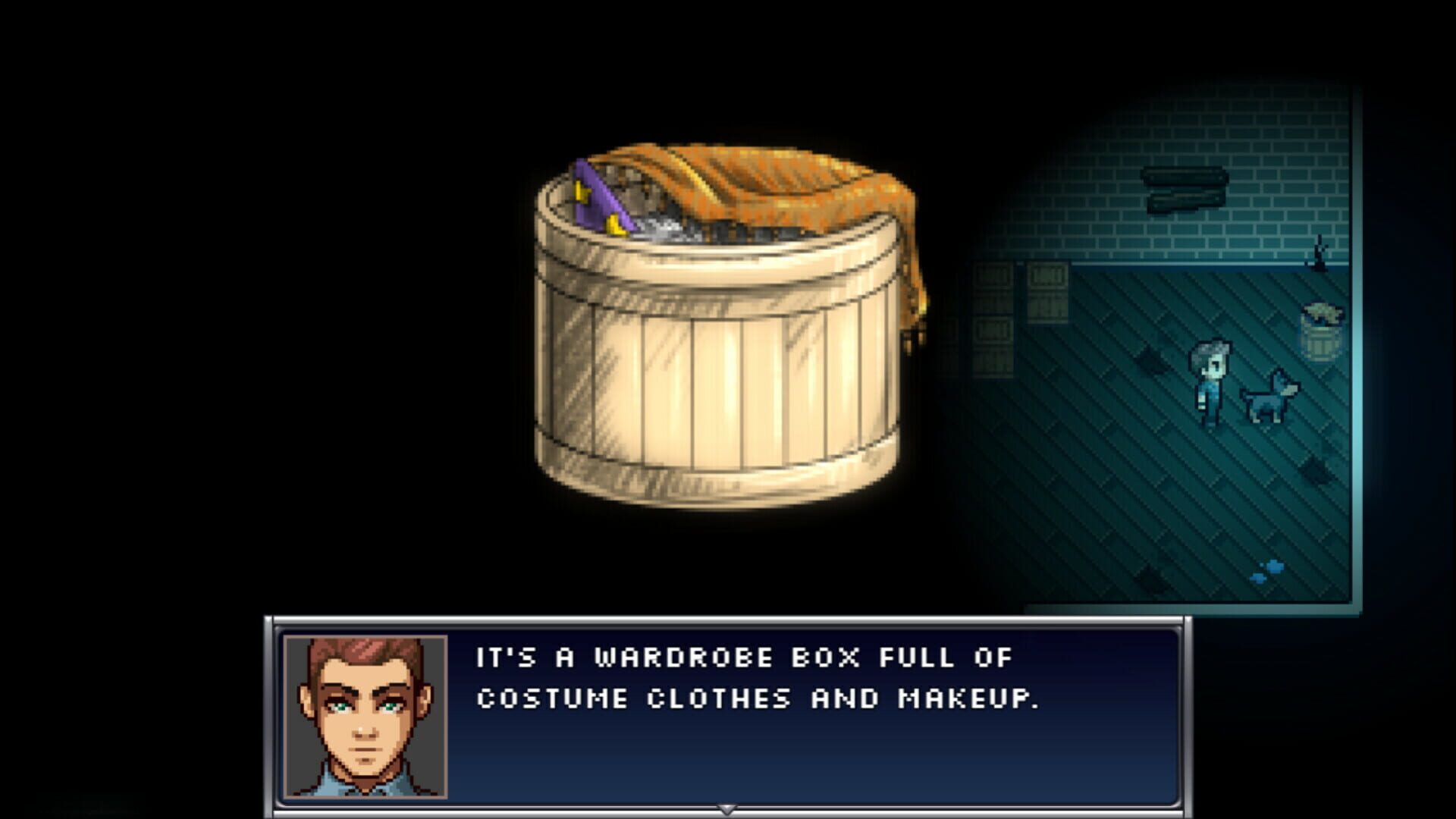Image resolution: width=1456 pixels, height=819 pixels.
Task: Click the downward arrow to advance dialogue
Action: tap(728, 808)
